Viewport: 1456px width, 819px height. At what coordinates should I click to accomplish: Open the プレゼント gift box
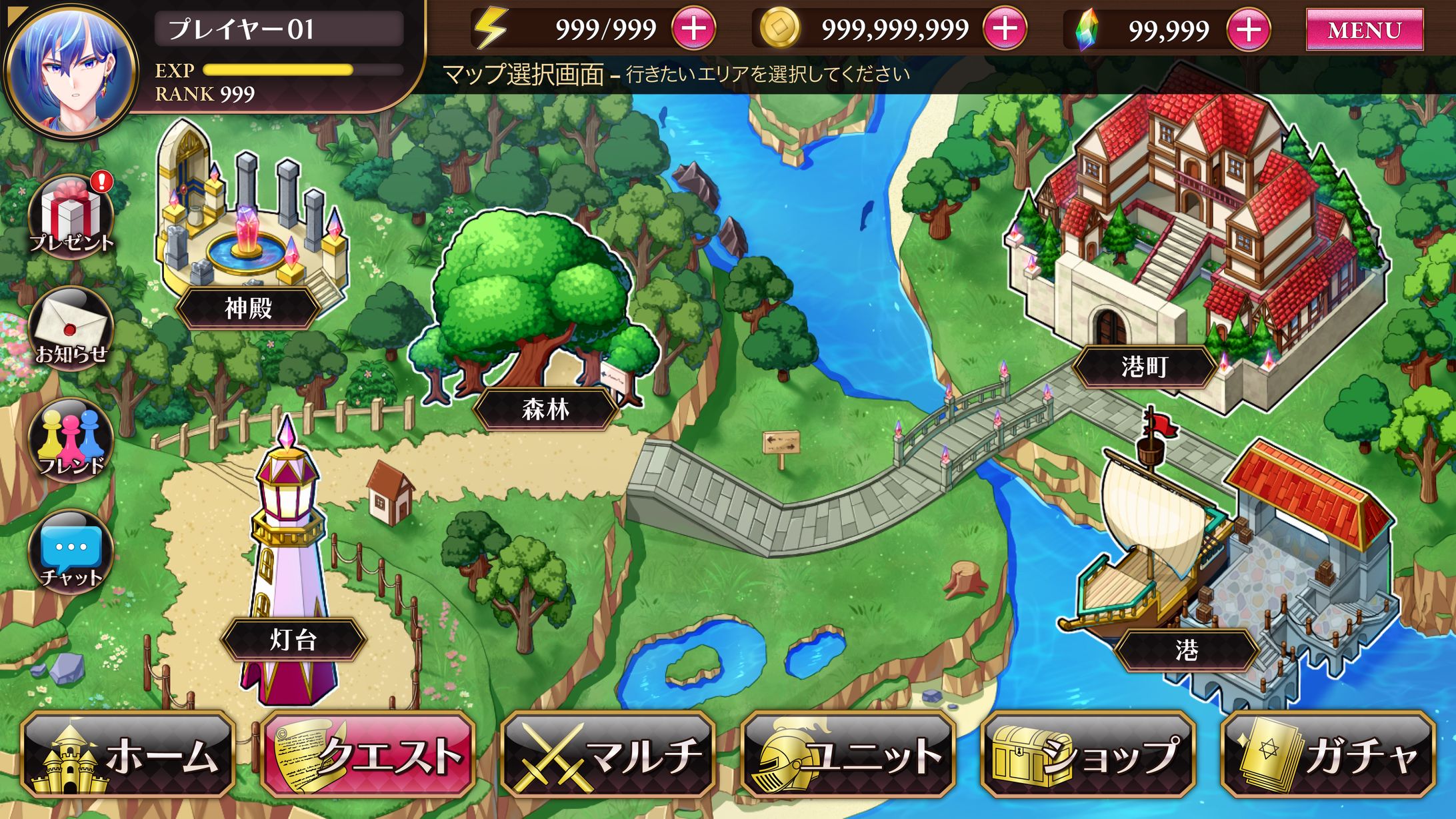pyautogui.click(x=71, y=215)
